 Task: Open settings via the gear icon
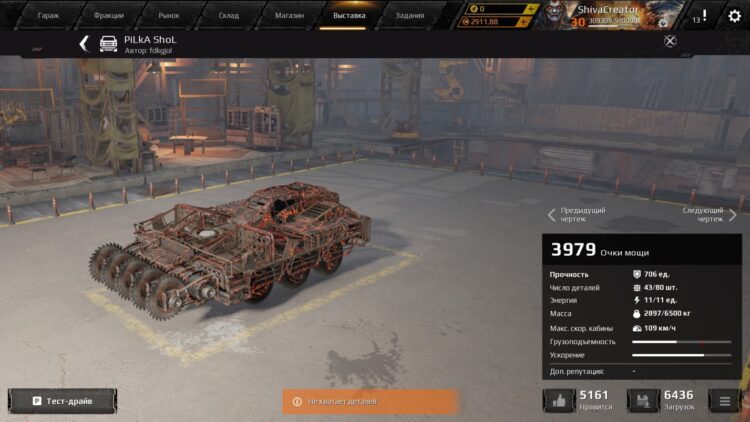(x=735, y=16)
